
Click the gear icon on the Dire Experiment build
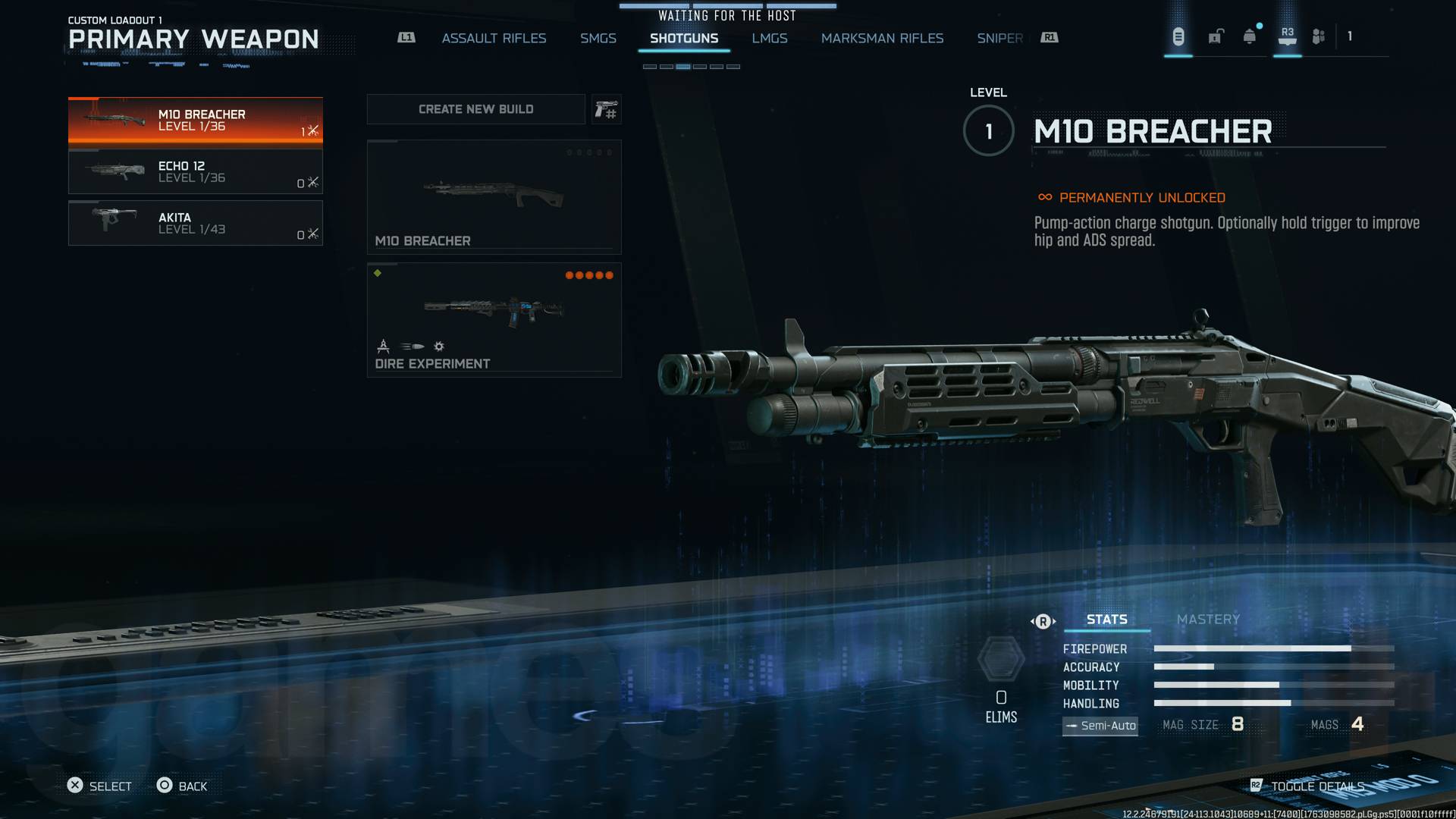click(x=438, y=347)
